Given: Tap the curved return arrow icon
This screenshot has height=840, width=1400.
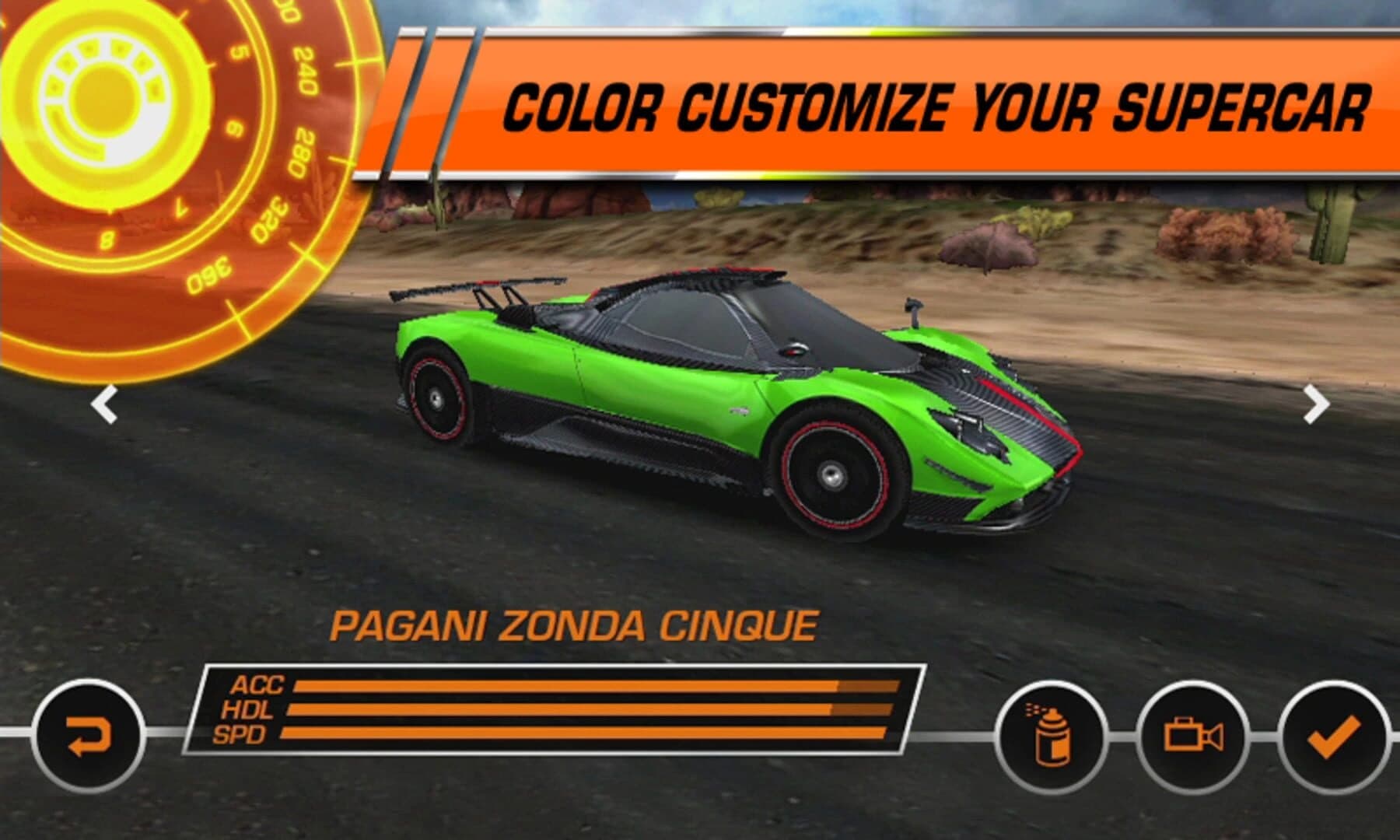Looking at the screenshot, I should click(x=88, y=730).
